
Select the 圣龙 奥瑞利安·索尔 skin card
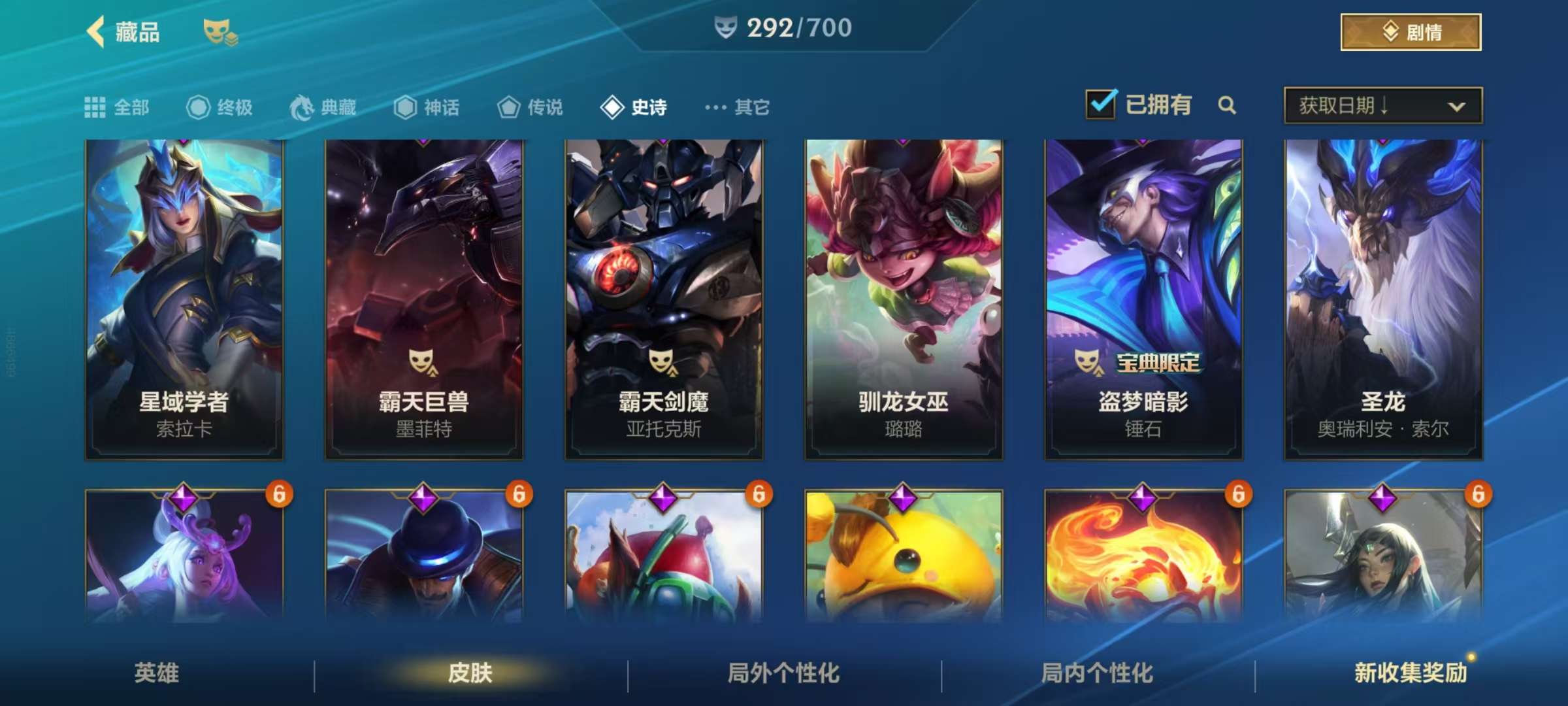[1383, 298]
